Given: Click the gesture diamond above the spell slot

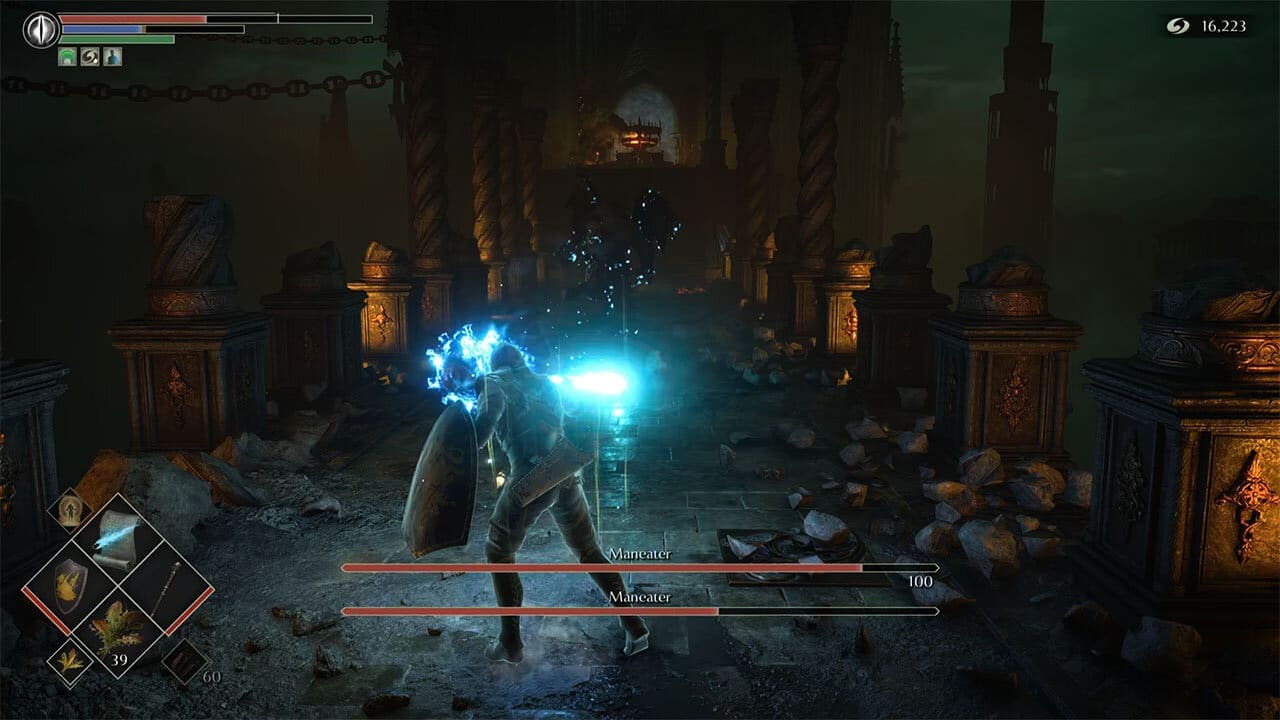Looking at the screenshot, I should coord(71,512).
